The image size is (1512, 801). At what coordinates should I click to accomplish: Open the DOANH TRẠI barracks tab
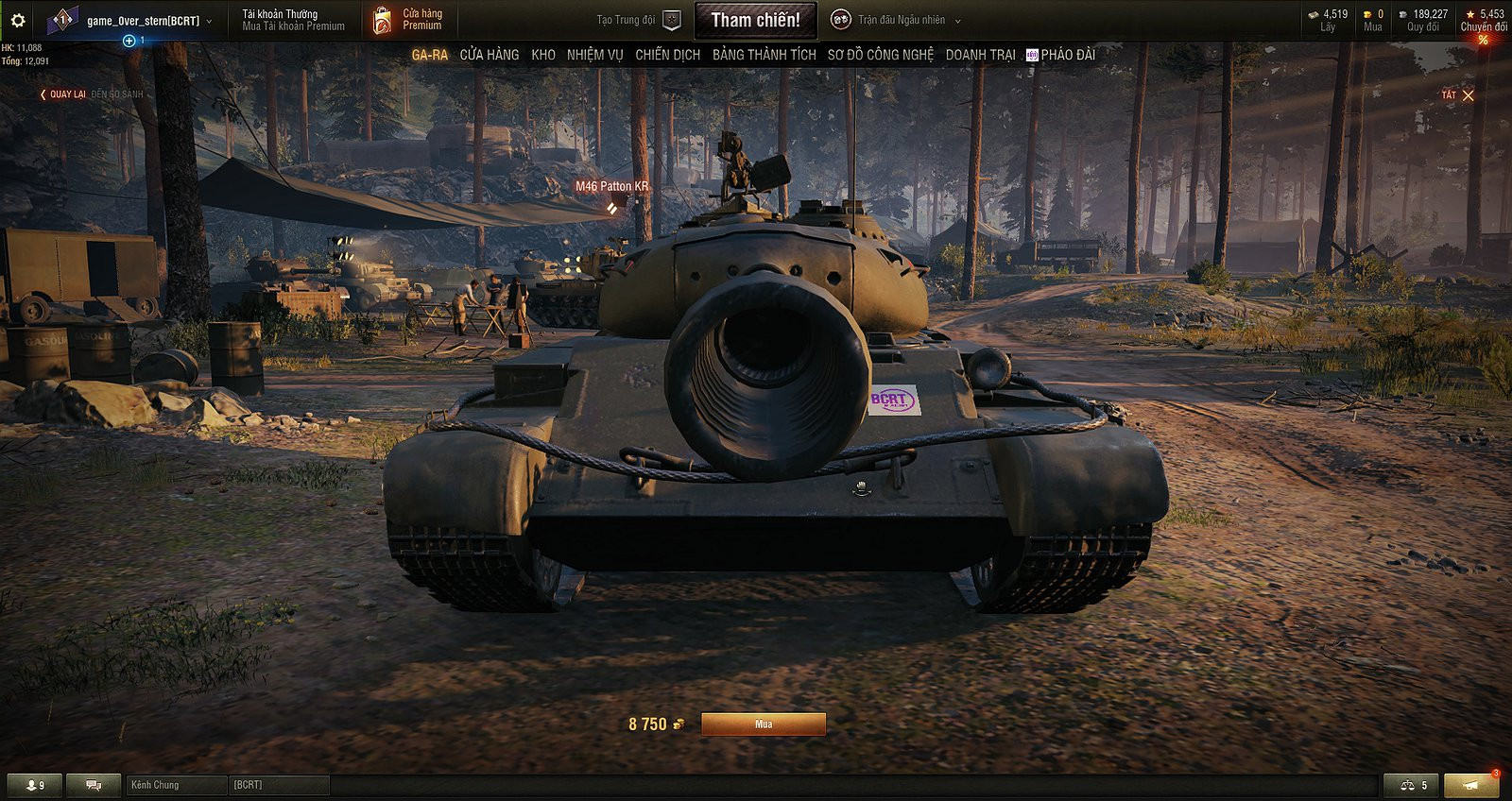(x=980, y=55)
